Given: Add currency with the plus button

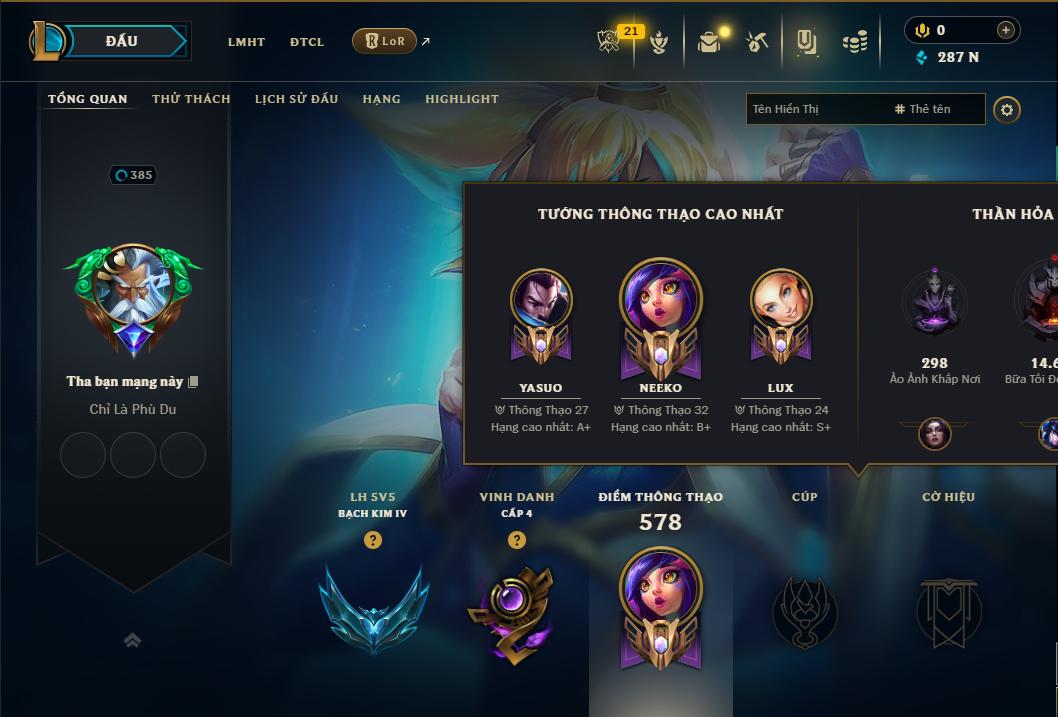Looking at the screenshot, I should 1005,30.
